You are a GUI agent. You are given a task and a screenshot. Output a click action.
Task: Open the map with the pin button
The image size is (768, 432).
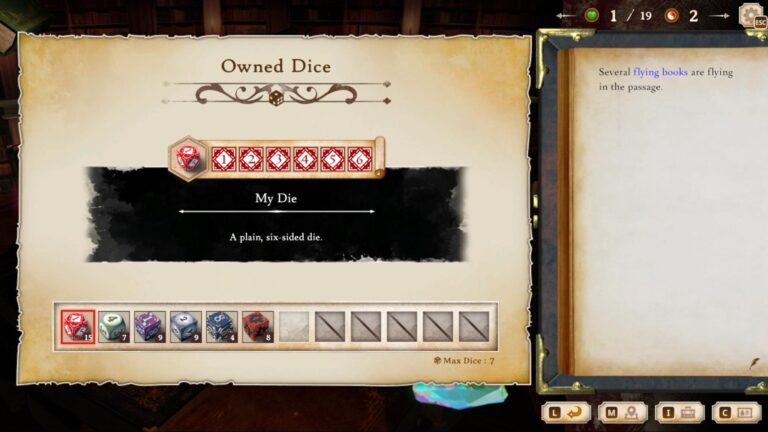(x=623, y=412)
